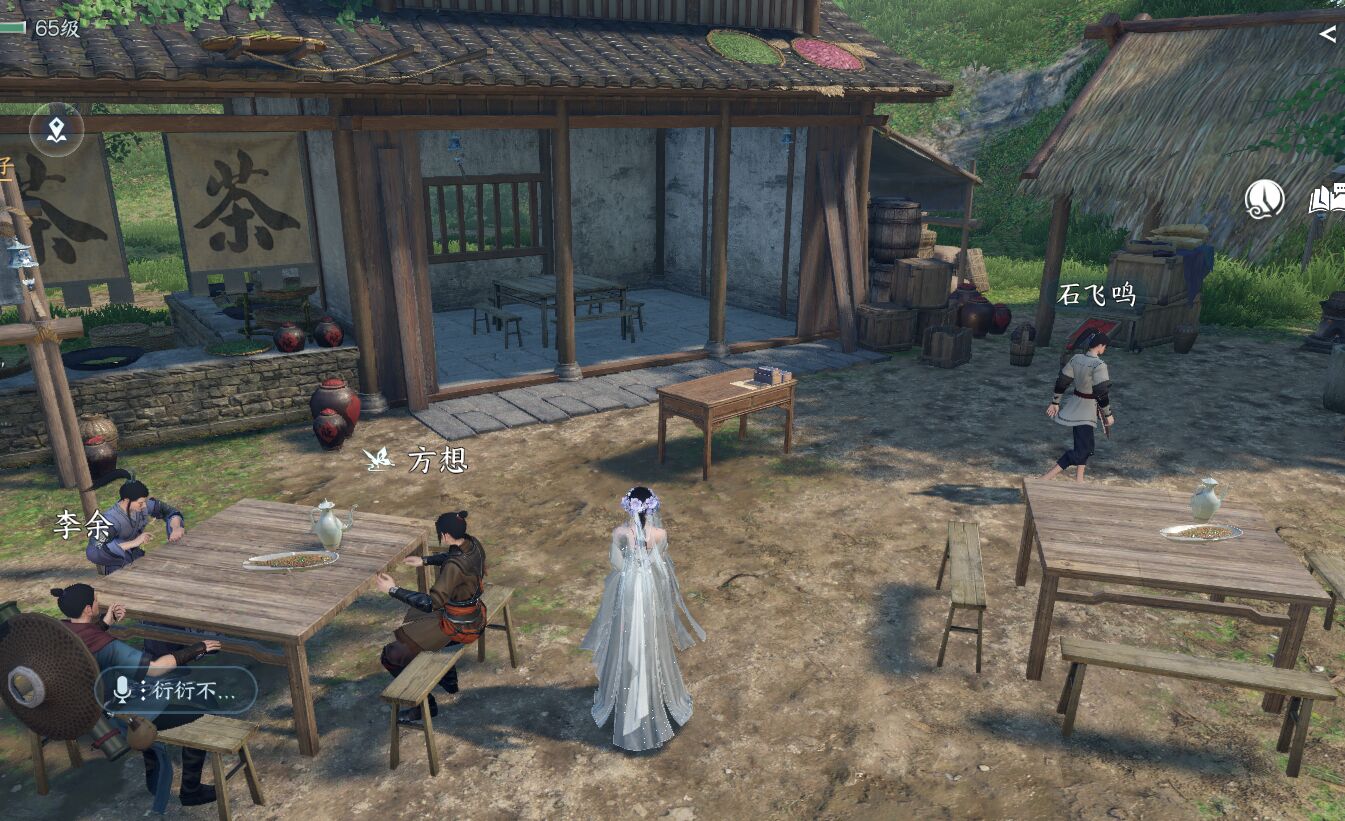Image resolution: width=1345 pixels, height=821 pixels.
Task: Tap the swirl-shaped round skill icon
Action: tap(1264, 199)
